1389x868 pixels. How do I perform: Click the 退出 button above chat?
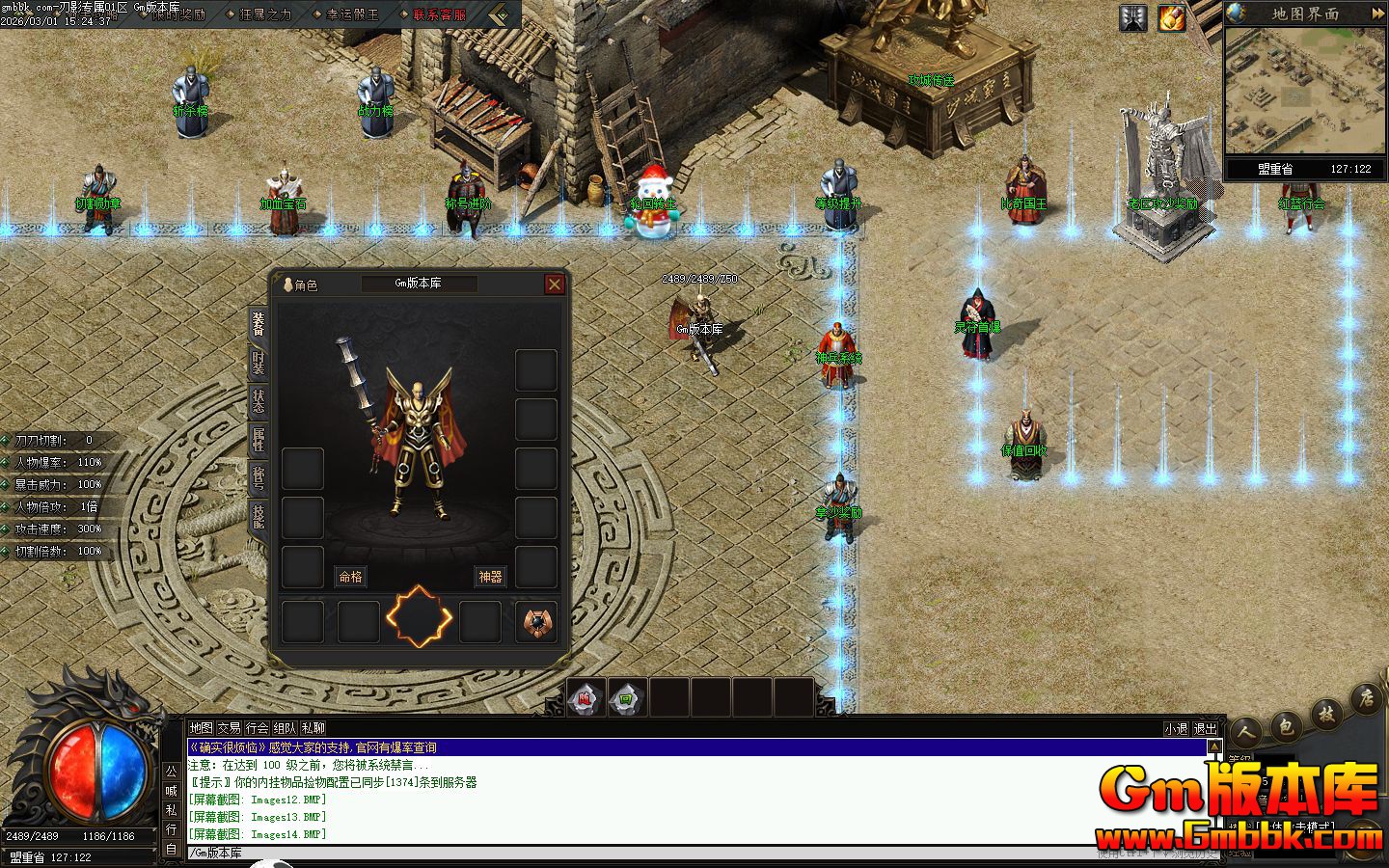[x=1205, y=729]
